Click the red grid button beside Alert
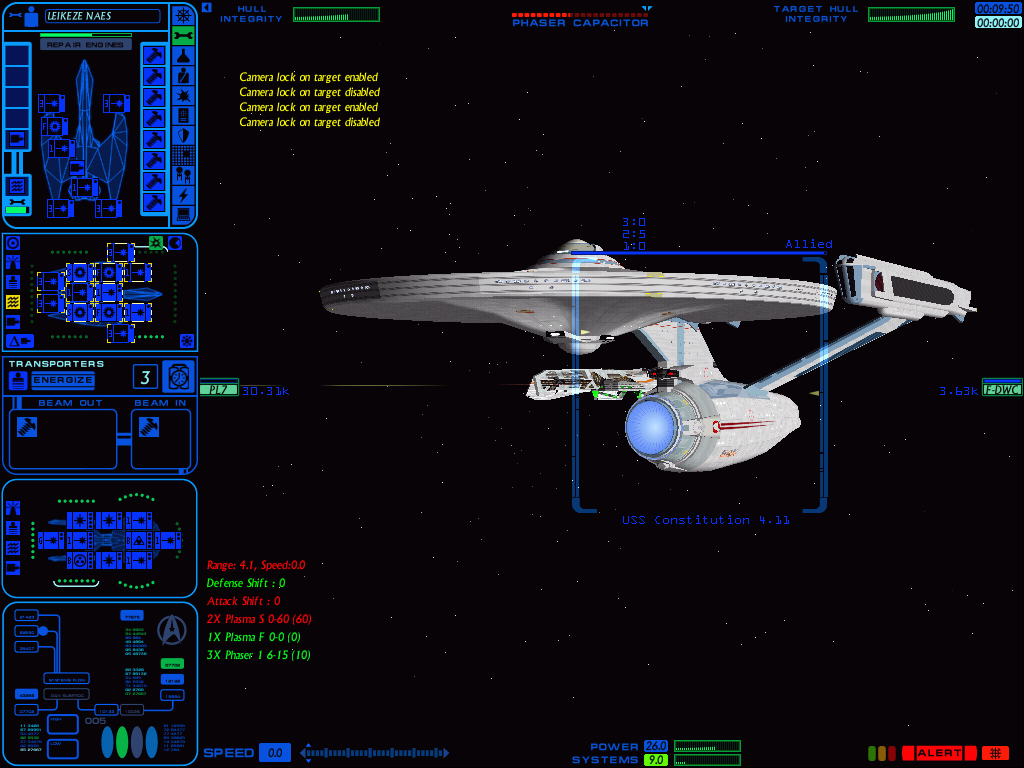 click(x=995, y=753)
